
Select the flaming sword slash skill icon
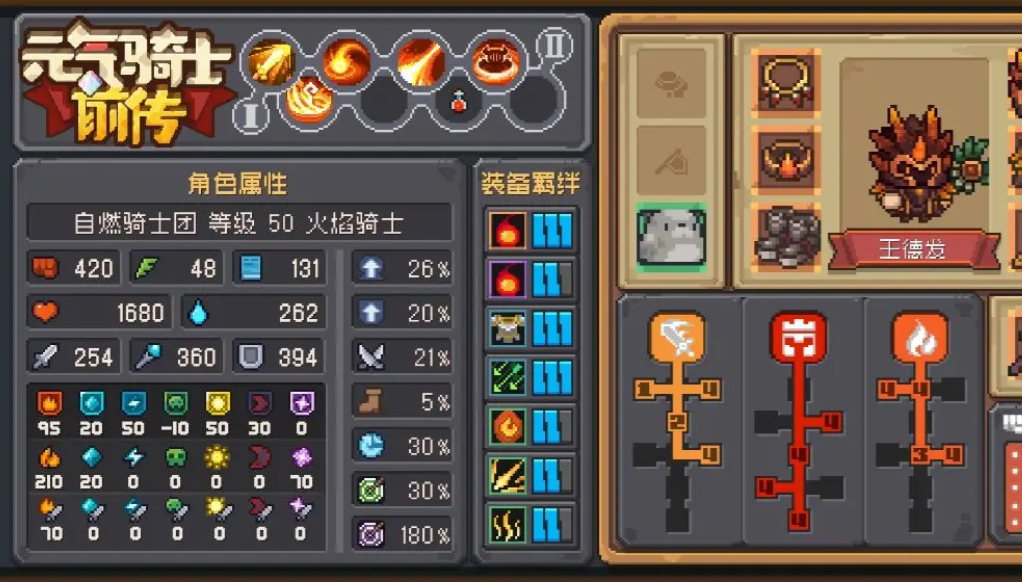tap(271, 61)
